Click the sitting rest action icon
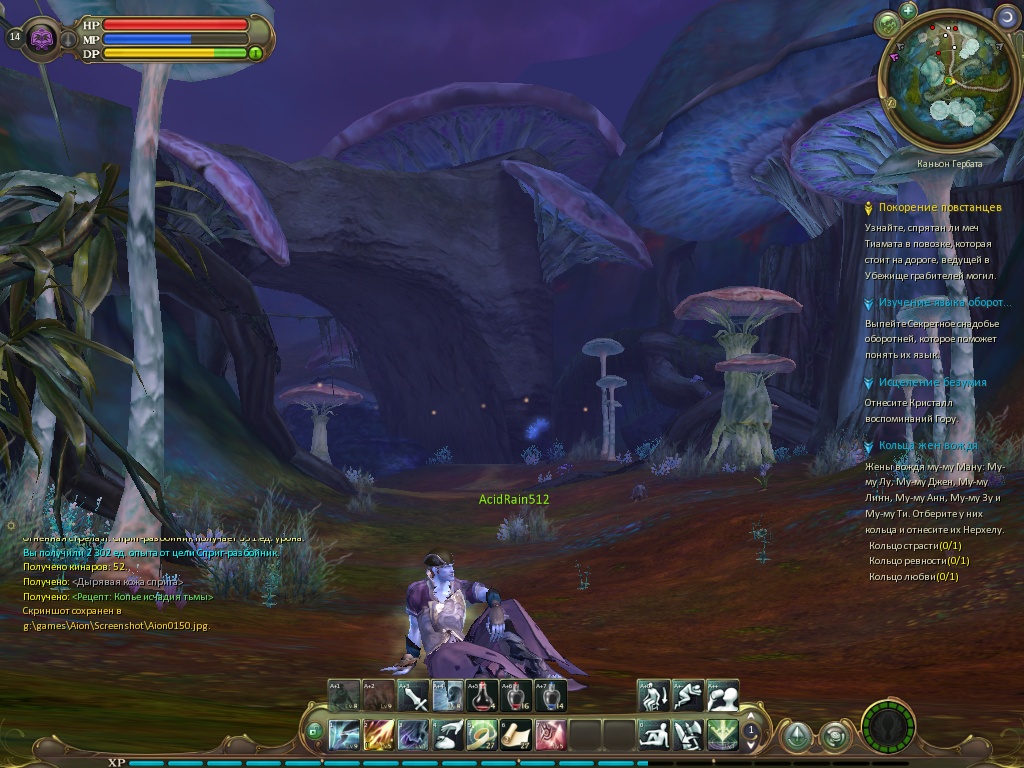Viewport: 1024px width, 768px height. [x=655, y=735]
